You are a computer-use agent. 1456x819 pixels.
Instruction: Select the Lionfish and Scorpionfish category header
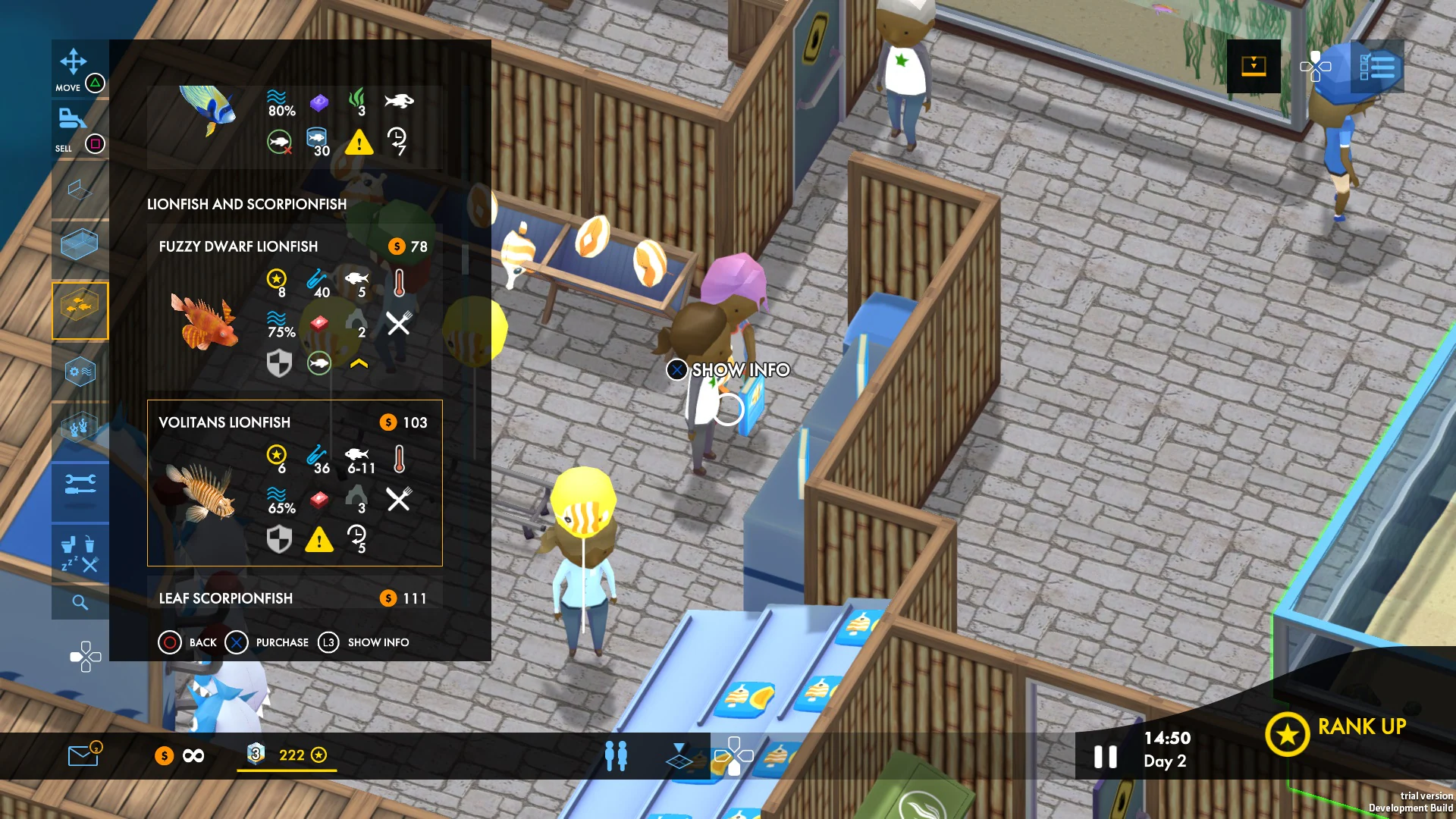click(x=246, y=204)
